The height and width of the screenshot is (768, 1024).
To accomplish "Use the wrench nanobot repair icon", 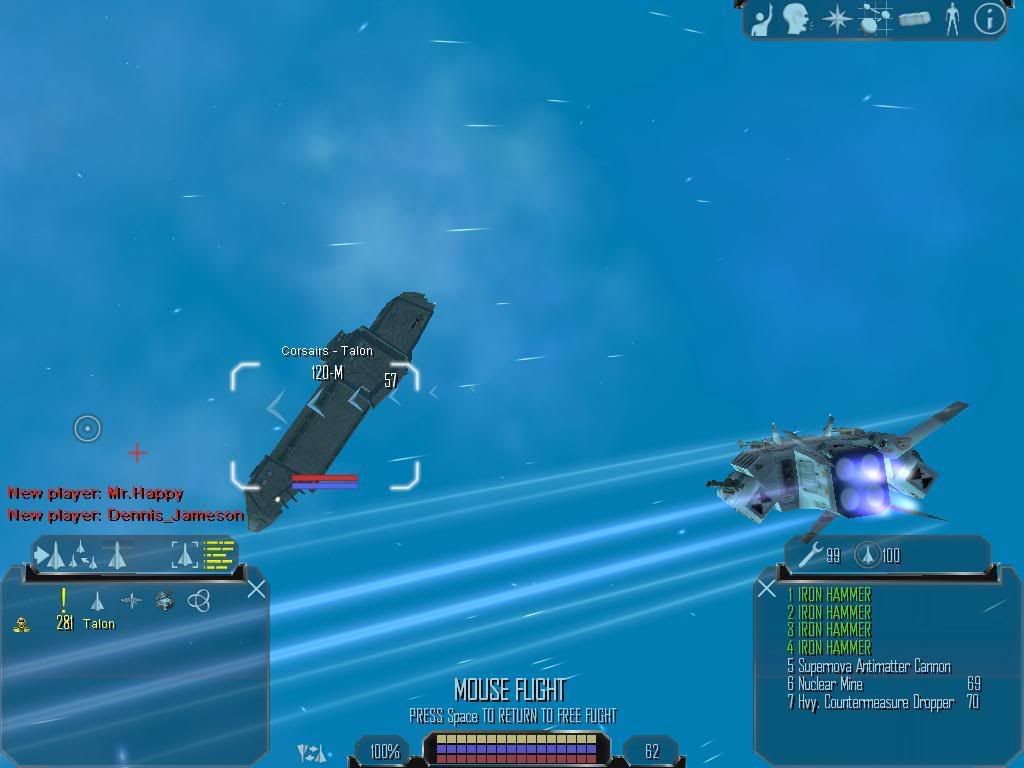I will coord(808,556).
